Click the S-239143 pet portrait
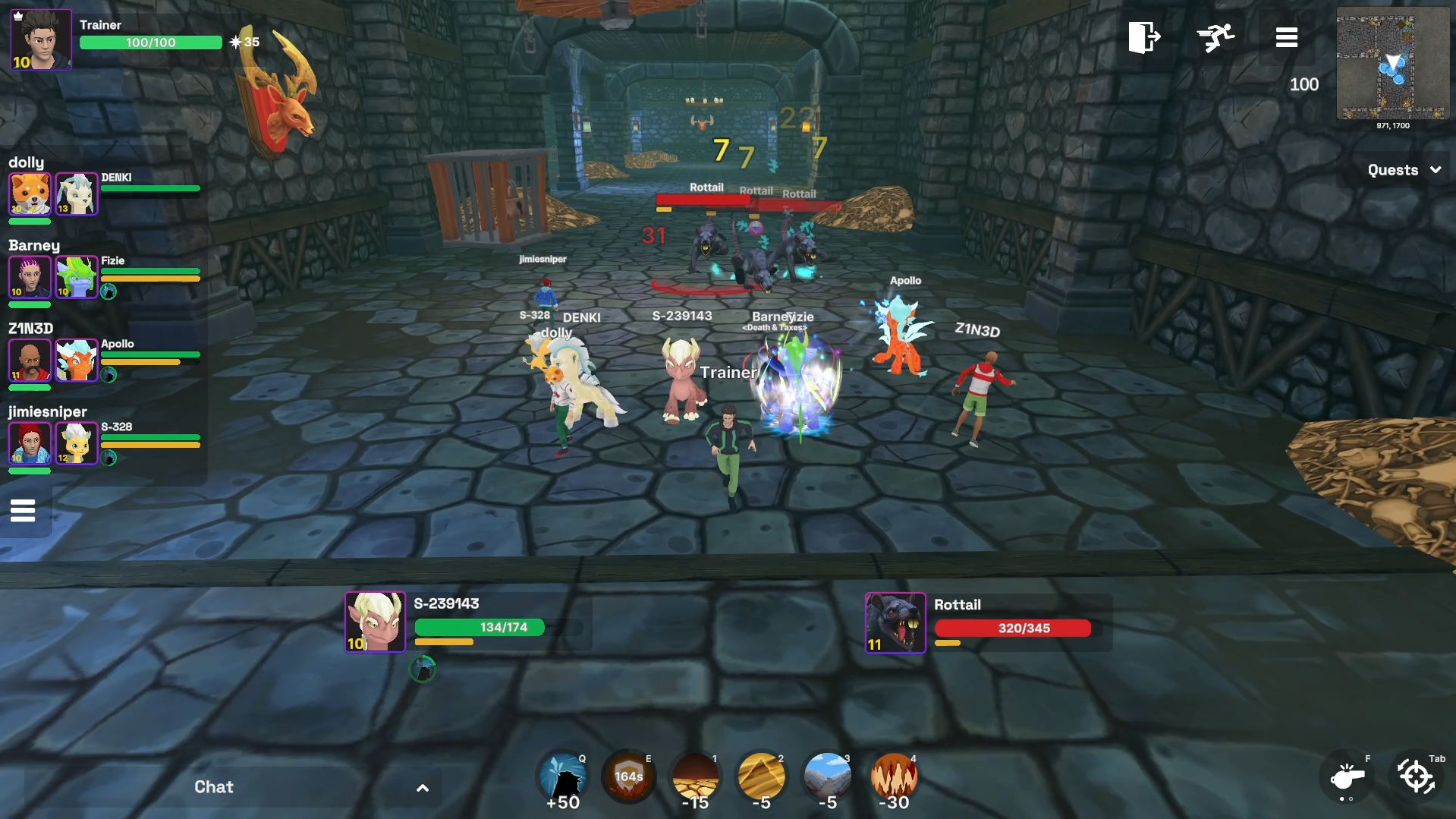 375,622
